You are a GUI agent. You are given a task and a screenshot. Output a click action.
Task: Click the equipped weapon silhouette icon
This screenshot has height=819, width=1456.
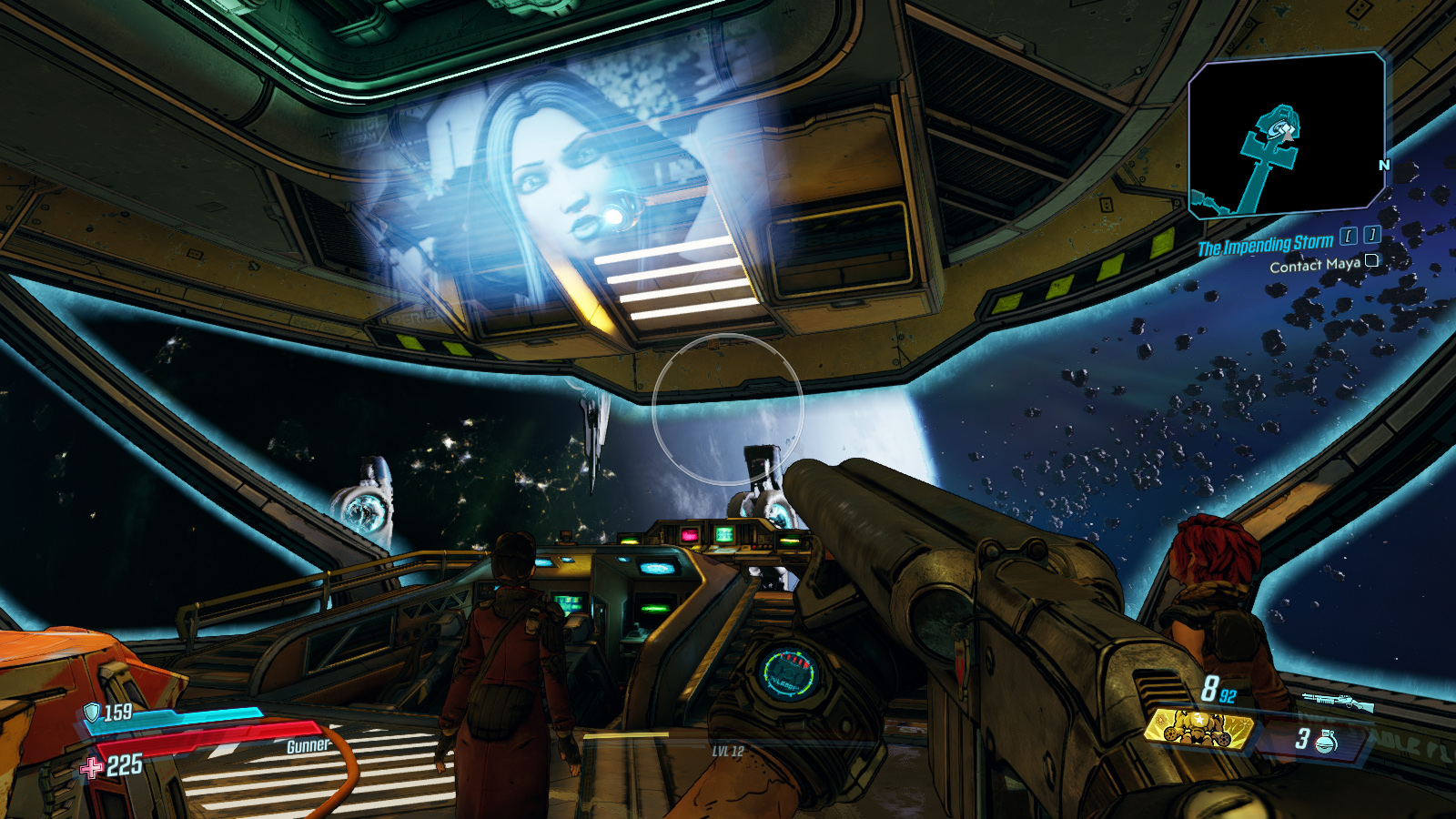click(1336, 701)
